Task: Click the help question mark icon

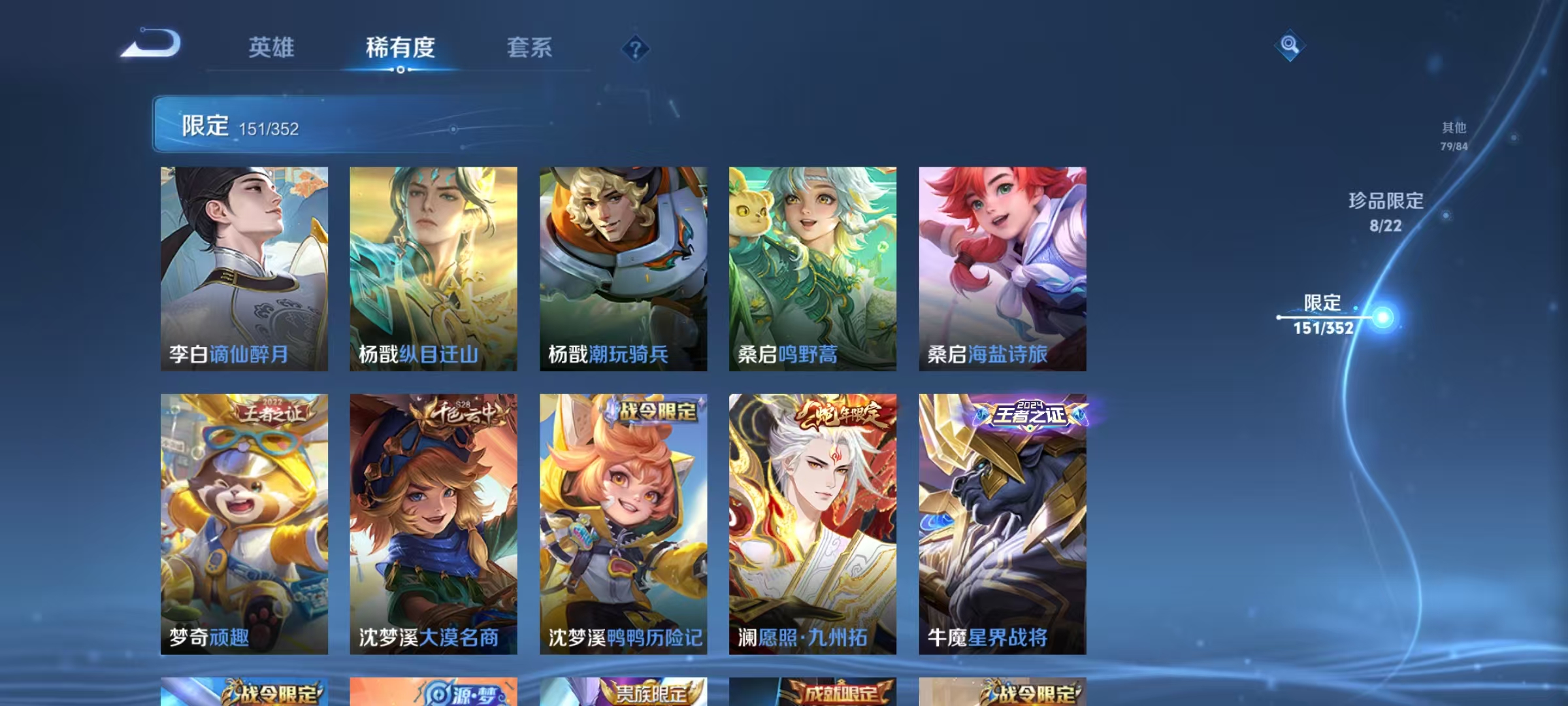Action: [636, 49]
